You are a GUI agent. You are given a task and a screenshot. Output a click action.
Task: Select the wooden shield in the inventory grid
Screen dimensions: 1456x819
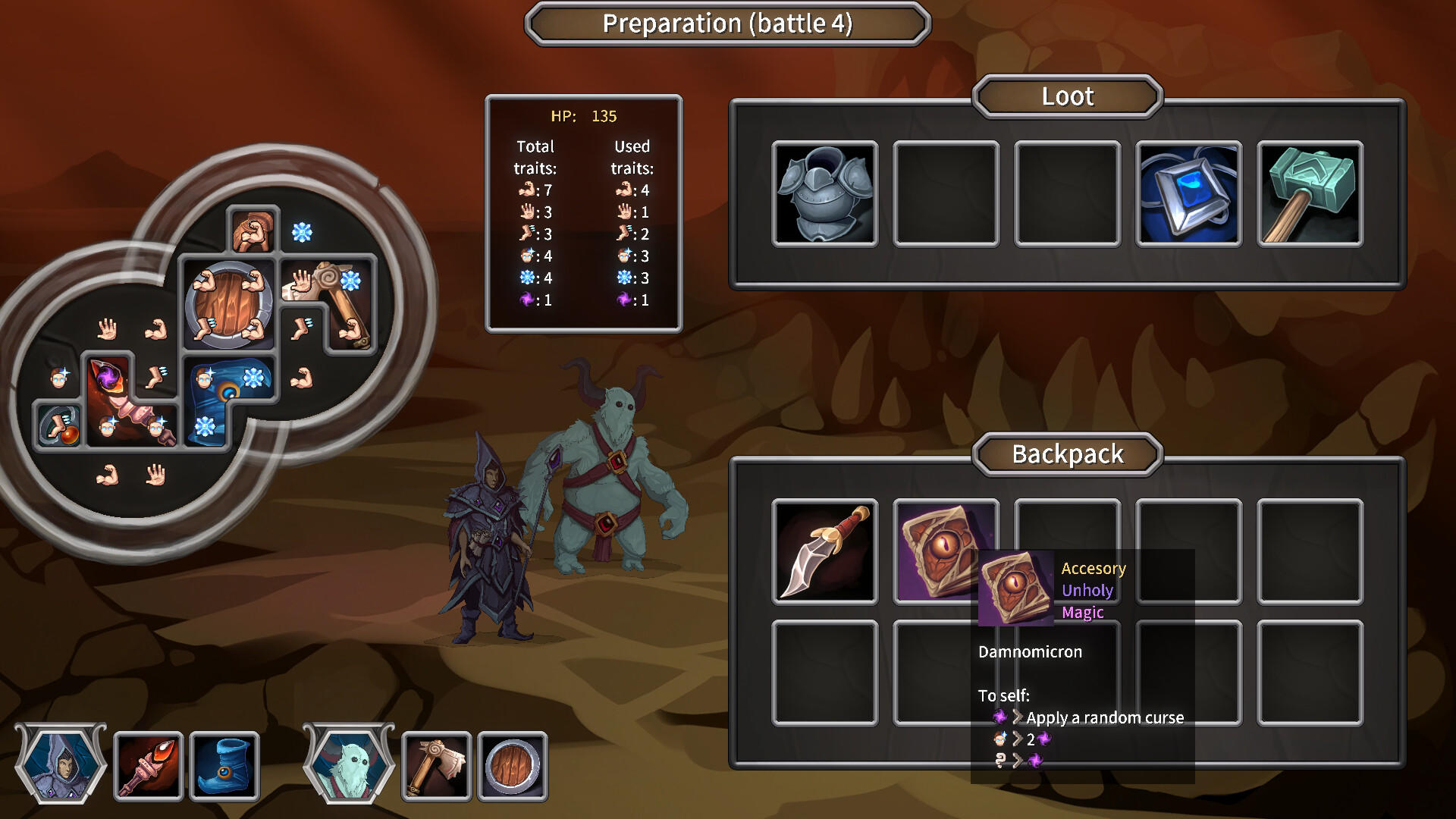coord(227,303)
